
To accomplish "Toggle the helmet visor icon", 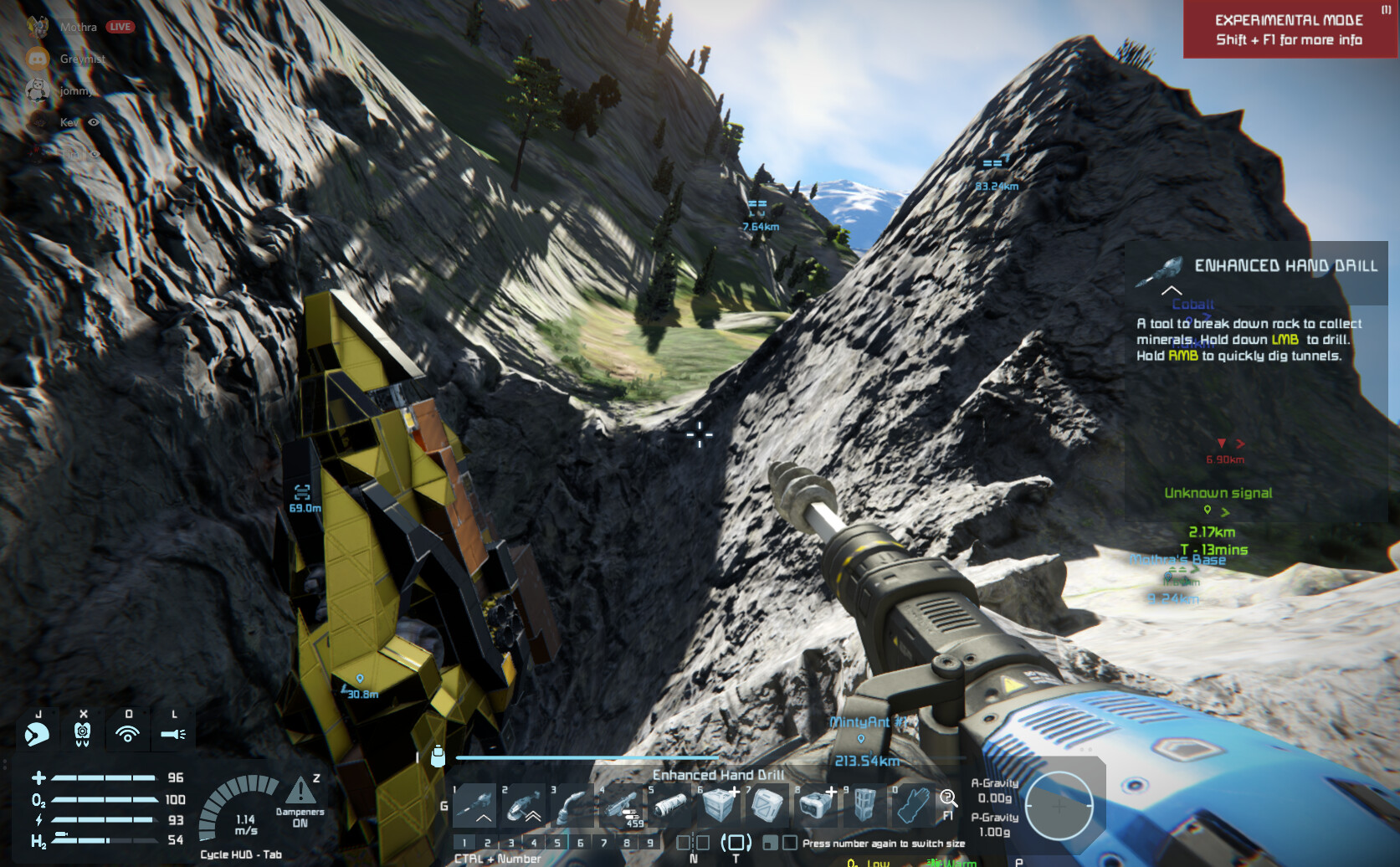I will coord(37,734).
